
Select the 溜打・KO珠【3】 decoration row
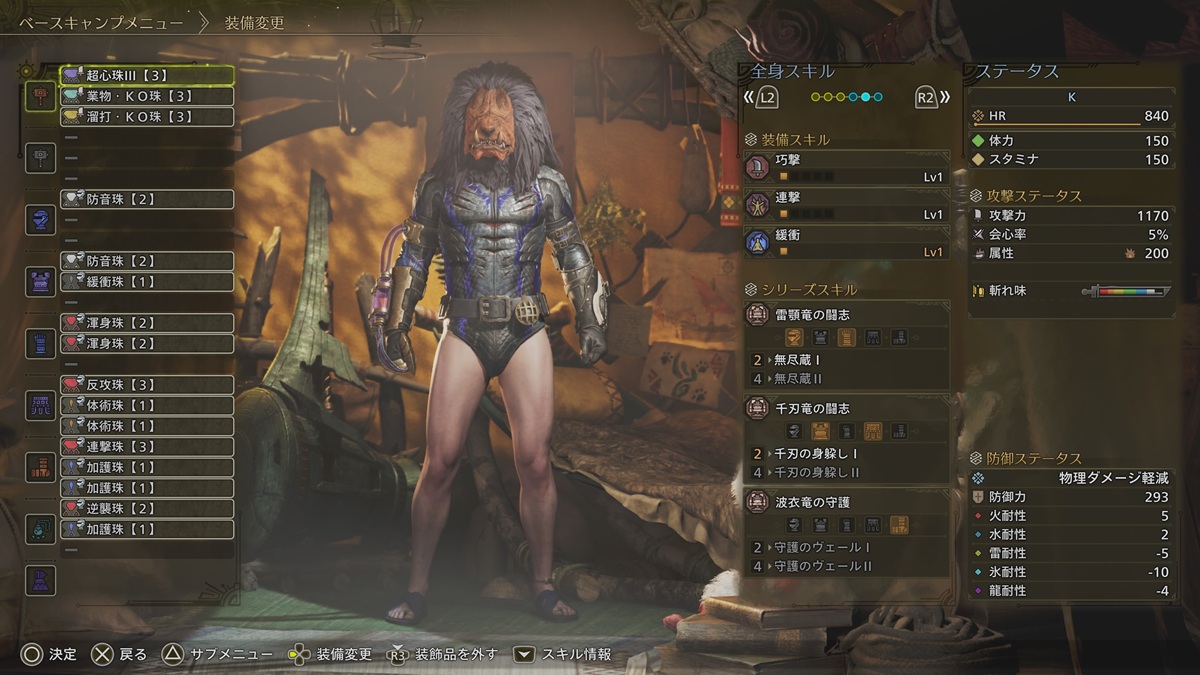point(147,117)
